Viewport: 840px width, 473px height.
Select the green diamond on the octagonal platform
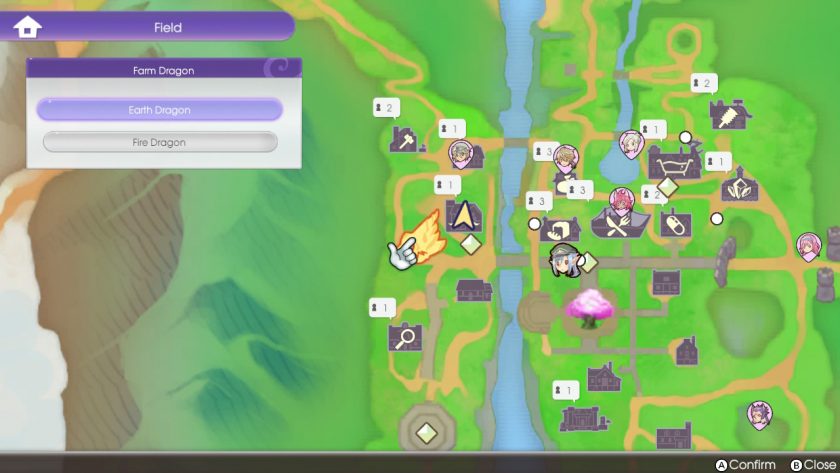pos(427,433)
